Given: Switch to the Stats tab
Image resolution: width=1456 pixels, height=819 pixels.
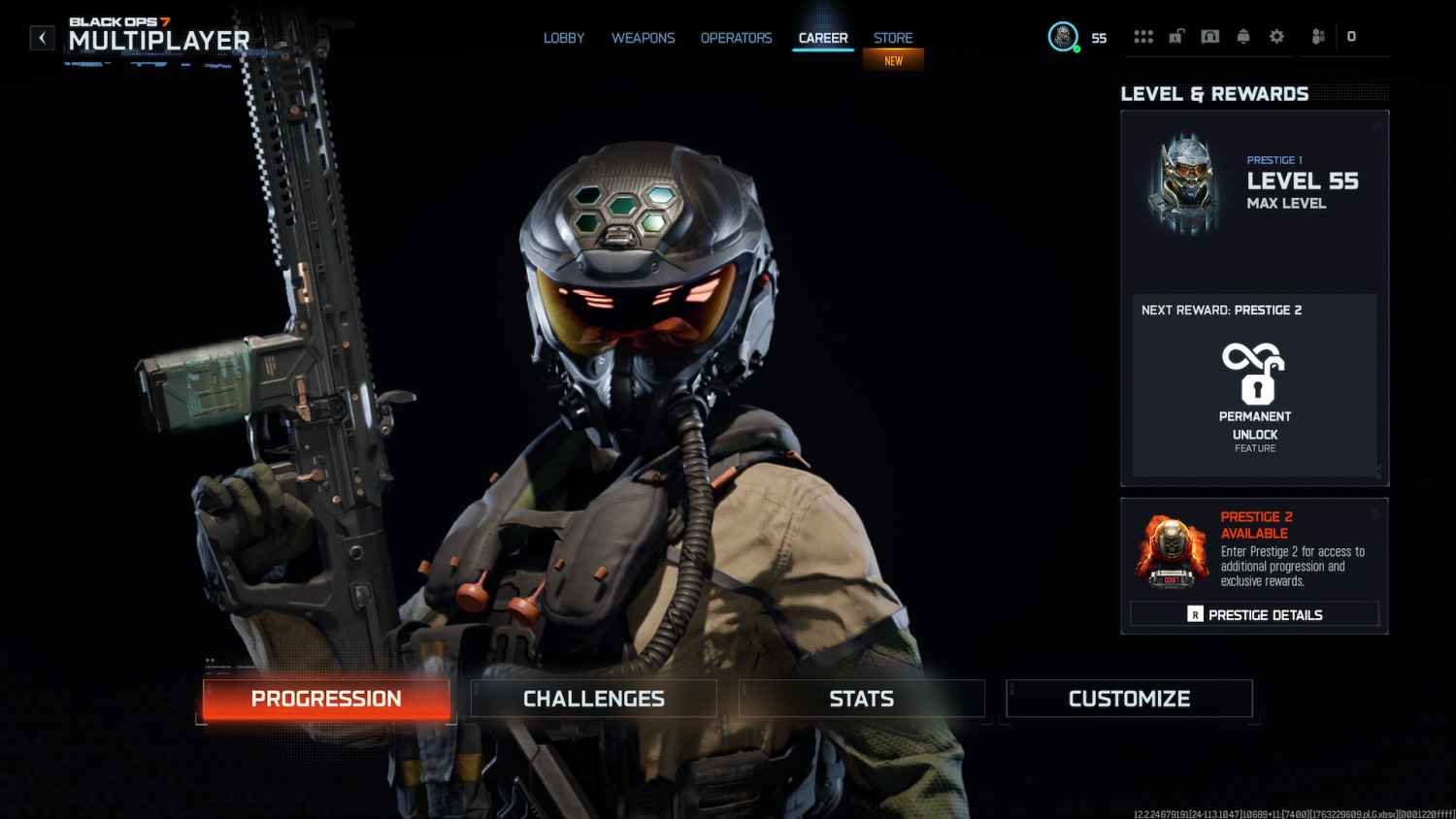Looking at the screenshot, I should coord(862,698).
